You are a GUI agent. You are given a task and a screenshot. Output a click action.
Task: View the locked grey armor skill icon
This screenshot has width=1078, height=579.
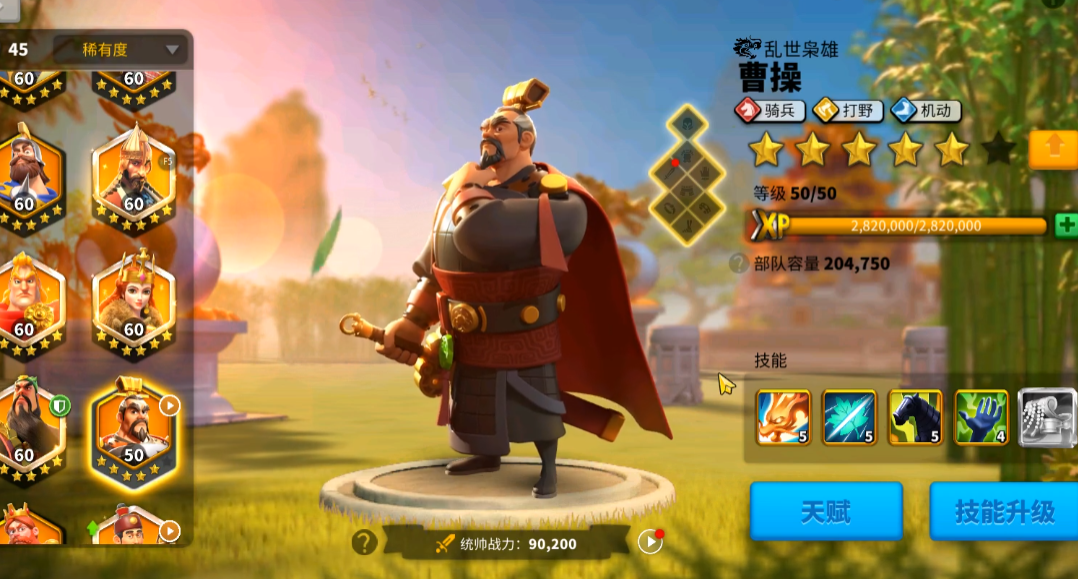point(1046,417)
